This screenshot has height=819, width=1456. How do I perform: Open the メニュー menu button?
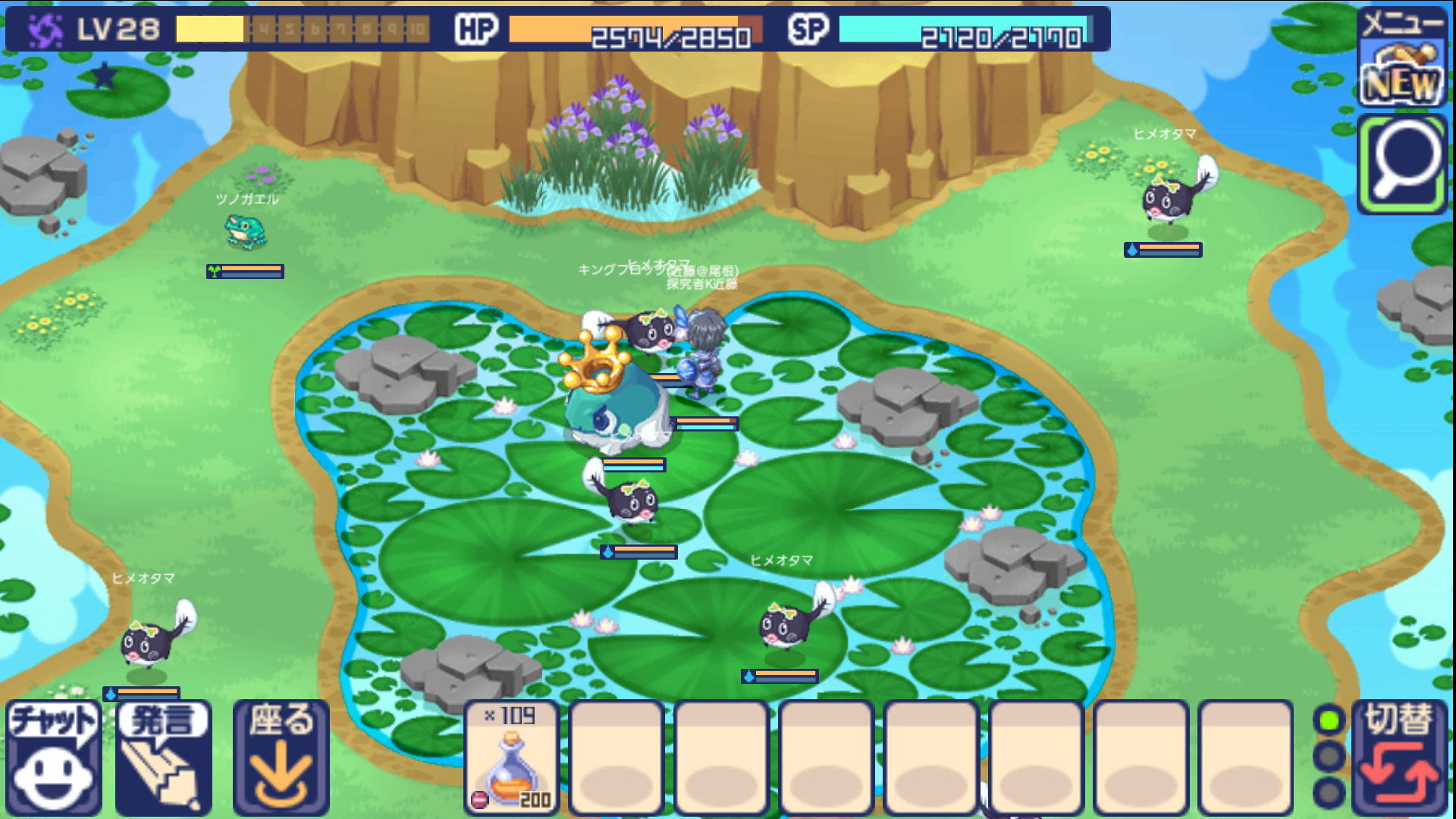coord(1401,58)
